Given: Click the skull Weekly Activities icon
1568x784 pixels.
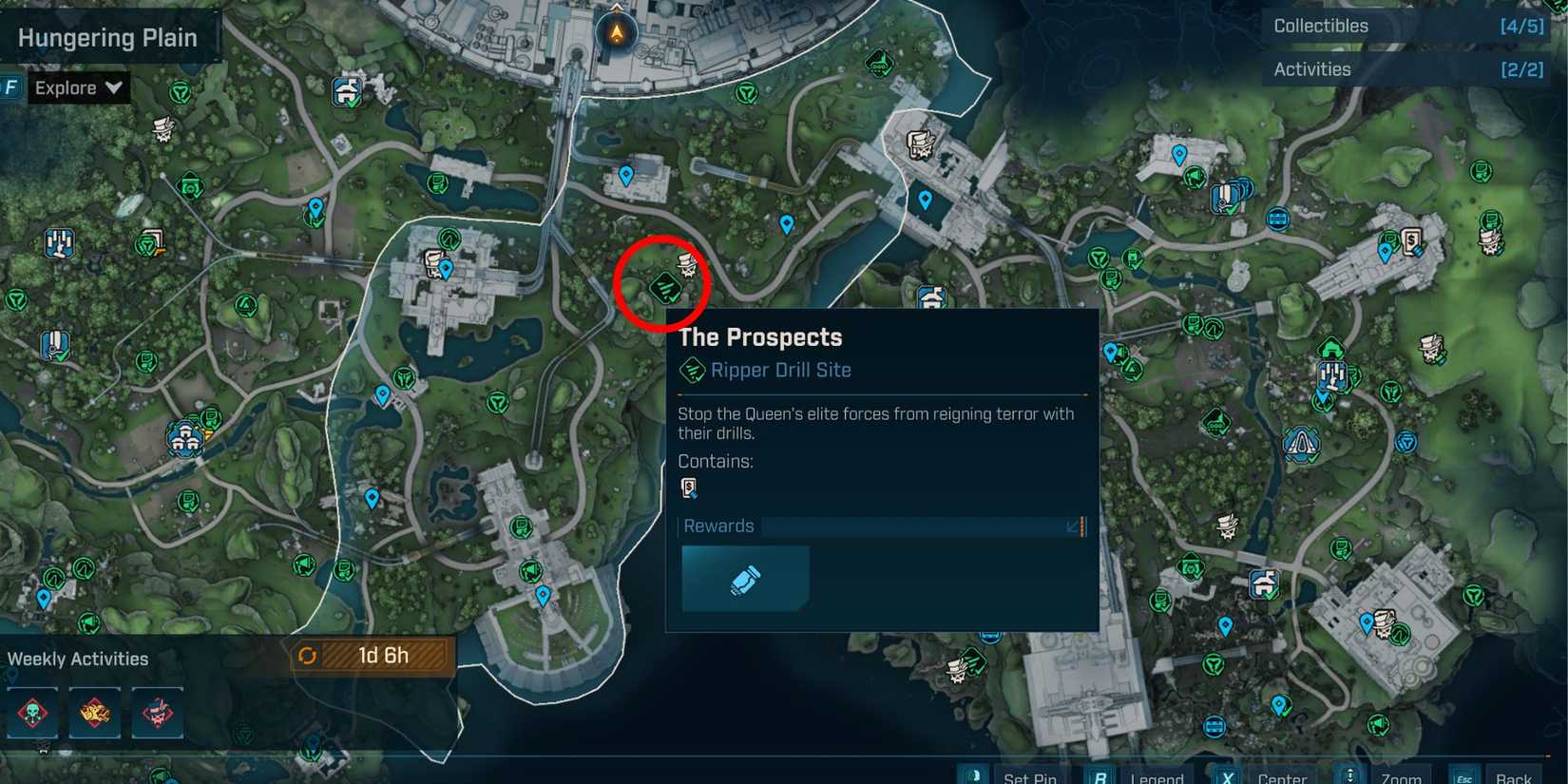Looking at the screenshot, I should 33,713.
